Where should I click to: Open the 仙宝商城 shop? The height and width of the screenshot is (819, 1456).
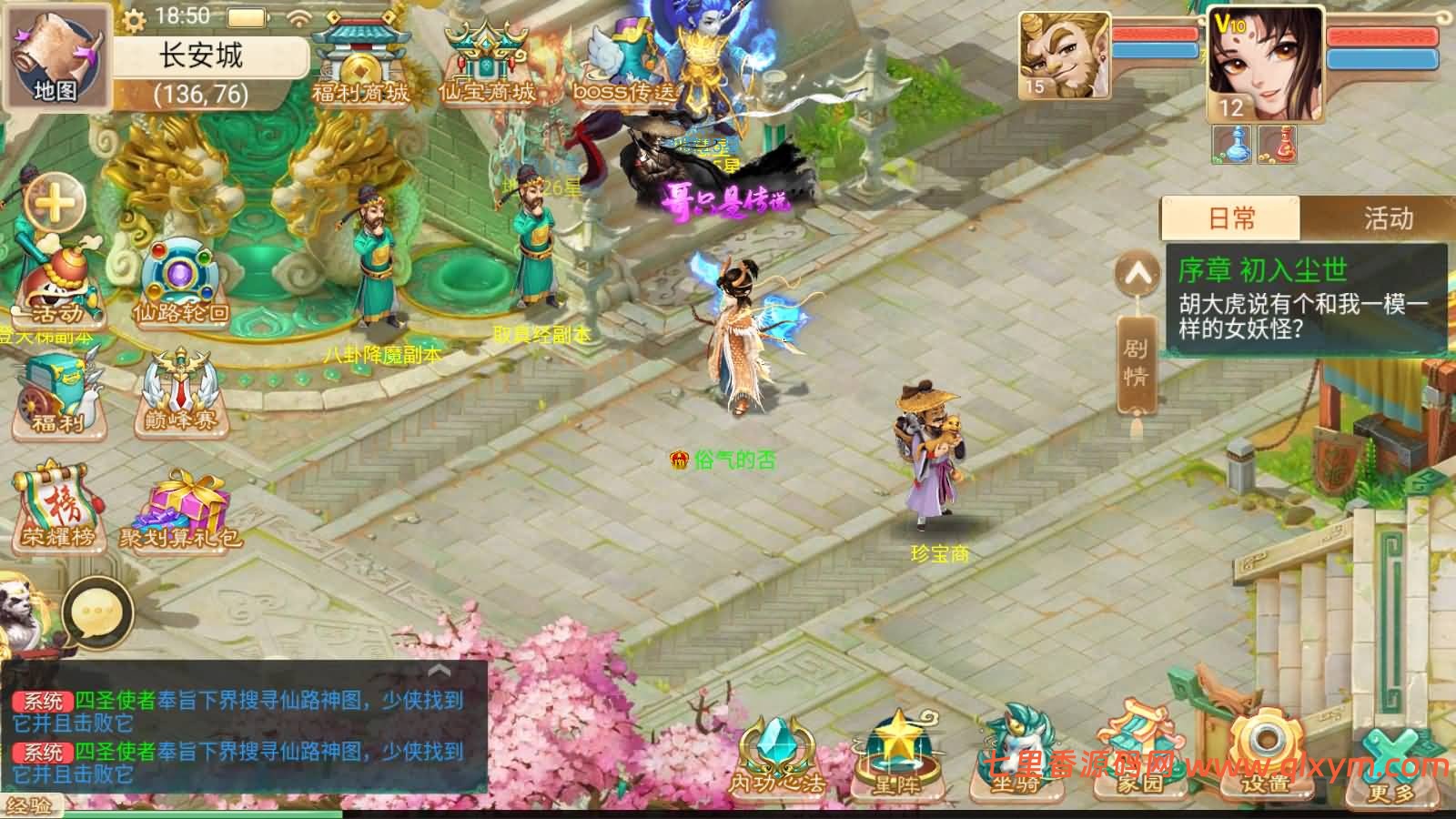[x=486, y=62]
